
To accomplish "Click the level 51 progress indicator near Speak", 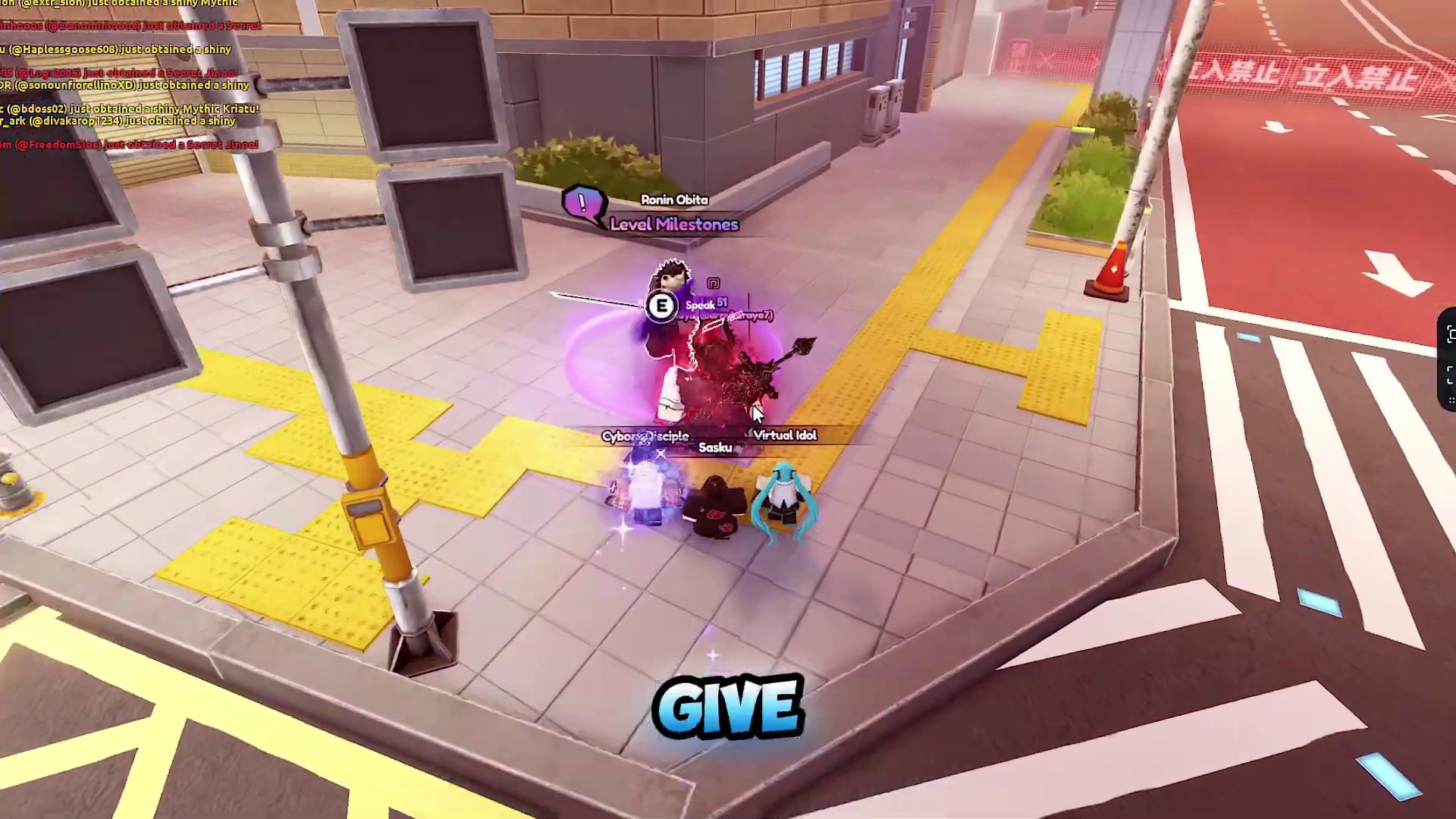I will click(x=720, y=302).
